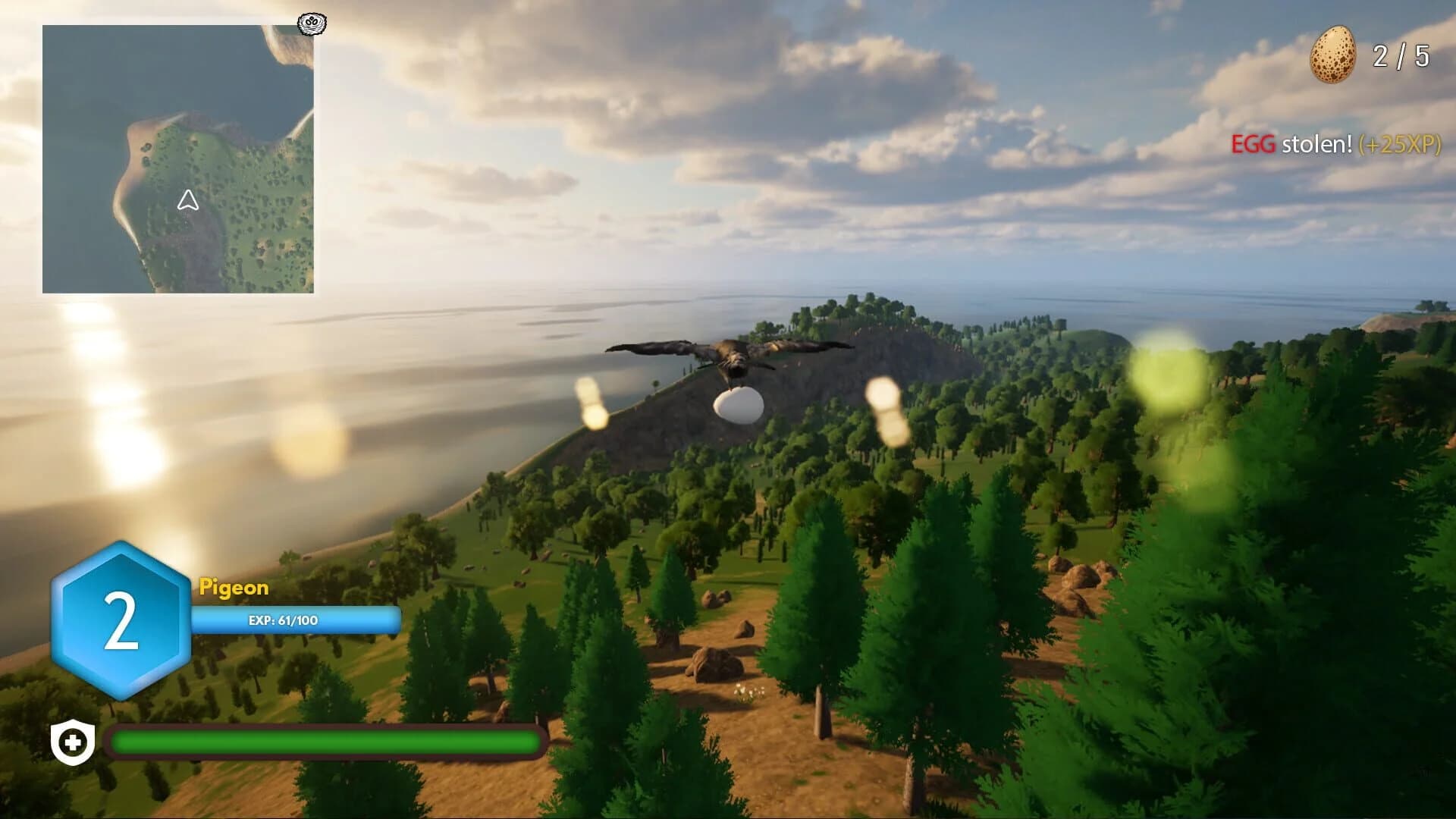1456x819 pixels.
Task: Click the player arrow marker on the minimap
Action: [189, 201]
